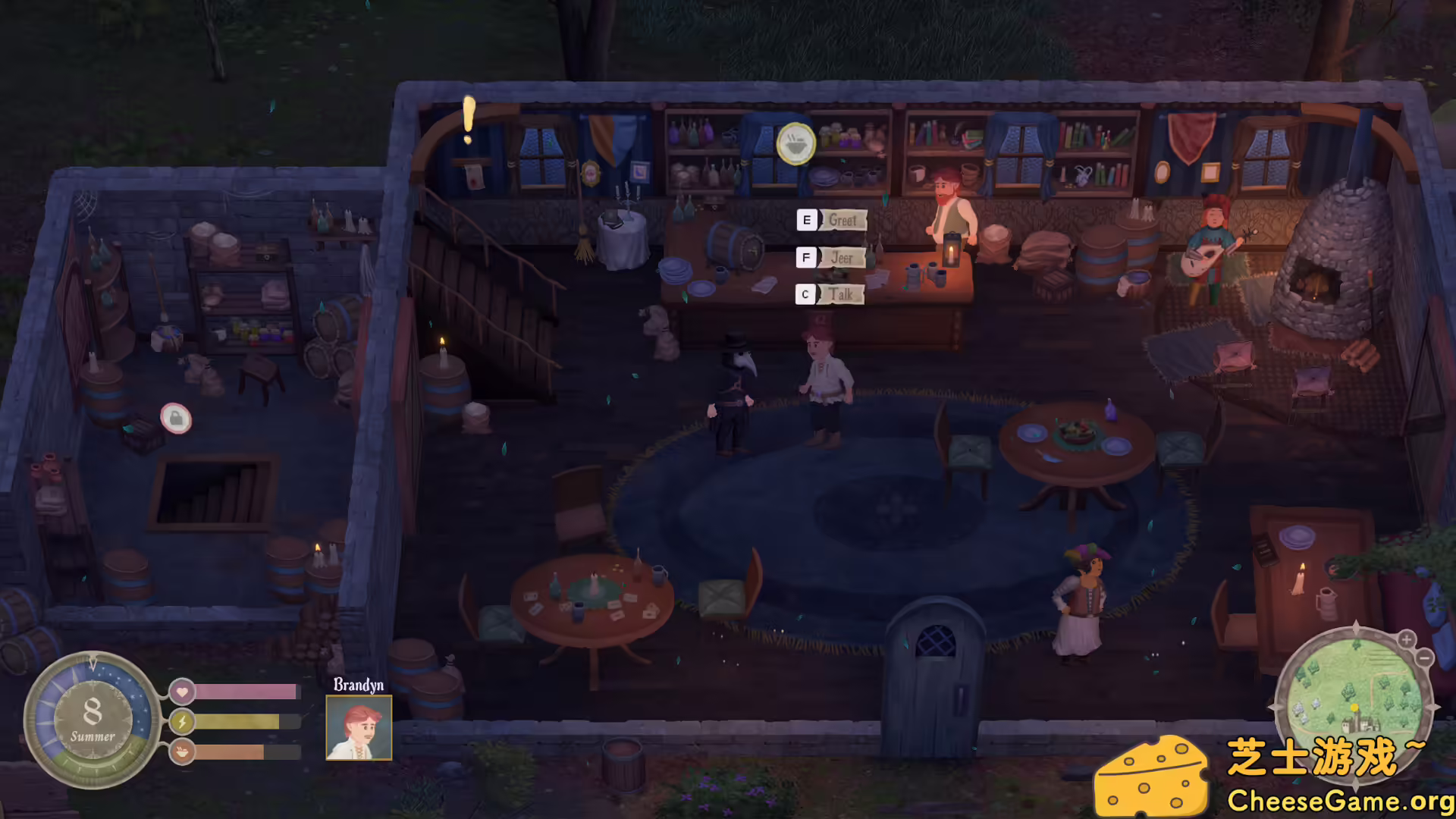Click the padlock marker icon
1456x819 pixels.
pyautogui.click(x=176, y=418)
